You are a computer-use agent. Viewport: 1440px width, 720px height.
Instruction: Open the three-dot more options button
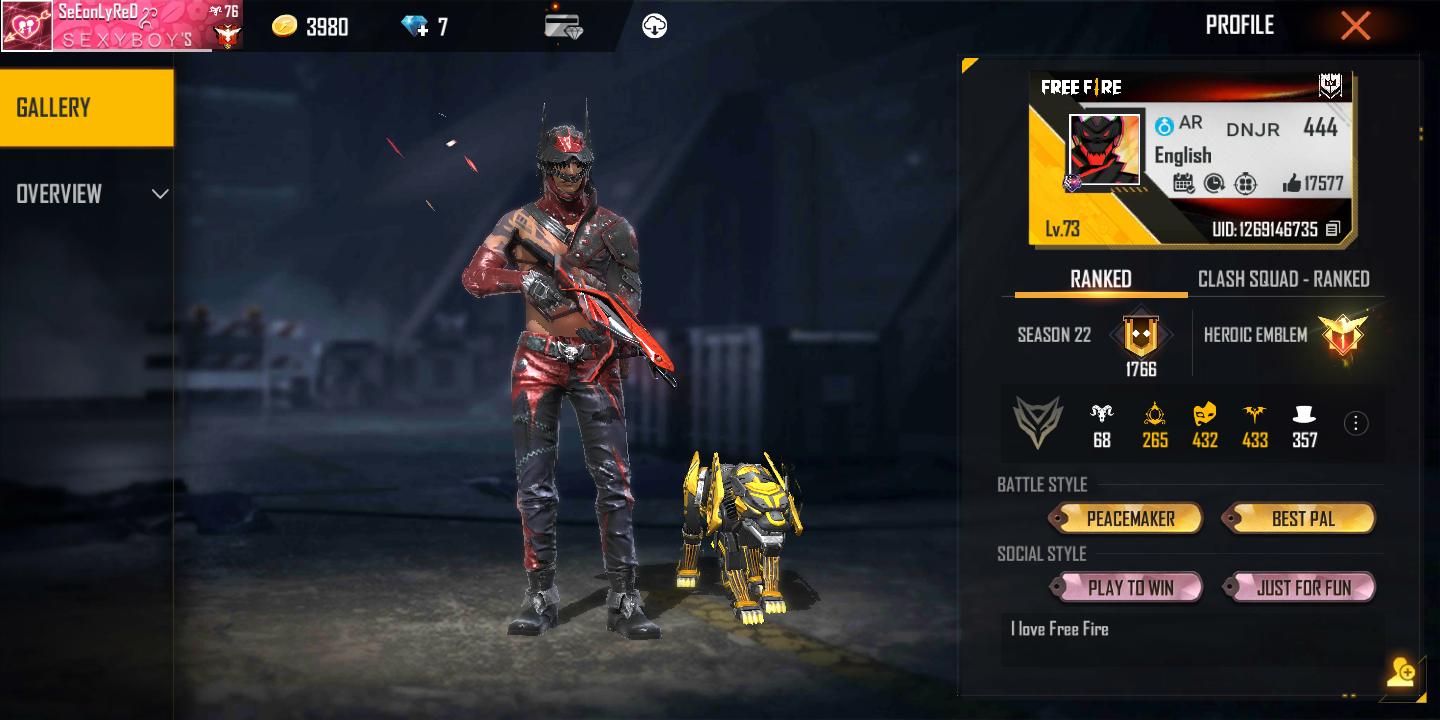[1356, 424]
